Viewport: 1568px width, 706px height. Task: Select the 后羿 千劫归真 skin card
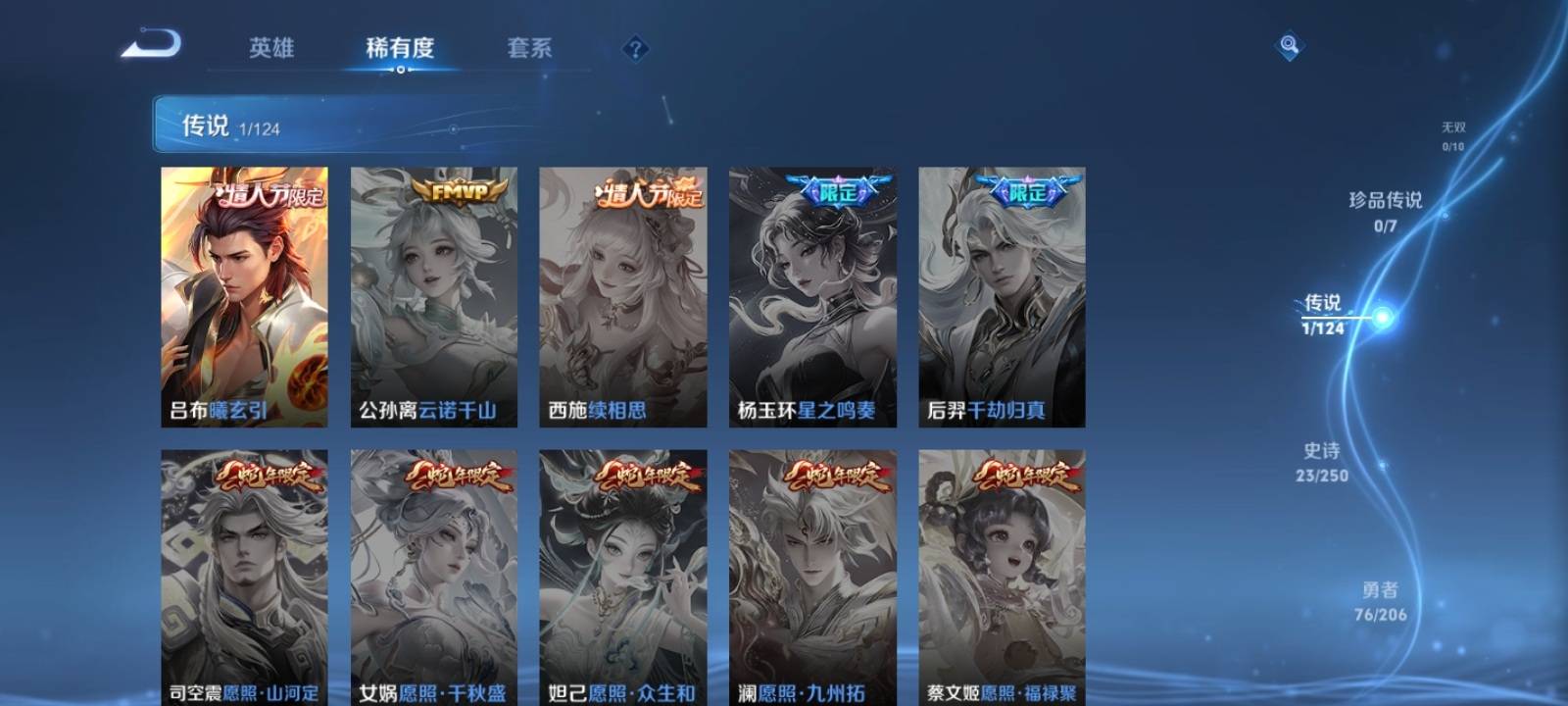(1002, 296)
